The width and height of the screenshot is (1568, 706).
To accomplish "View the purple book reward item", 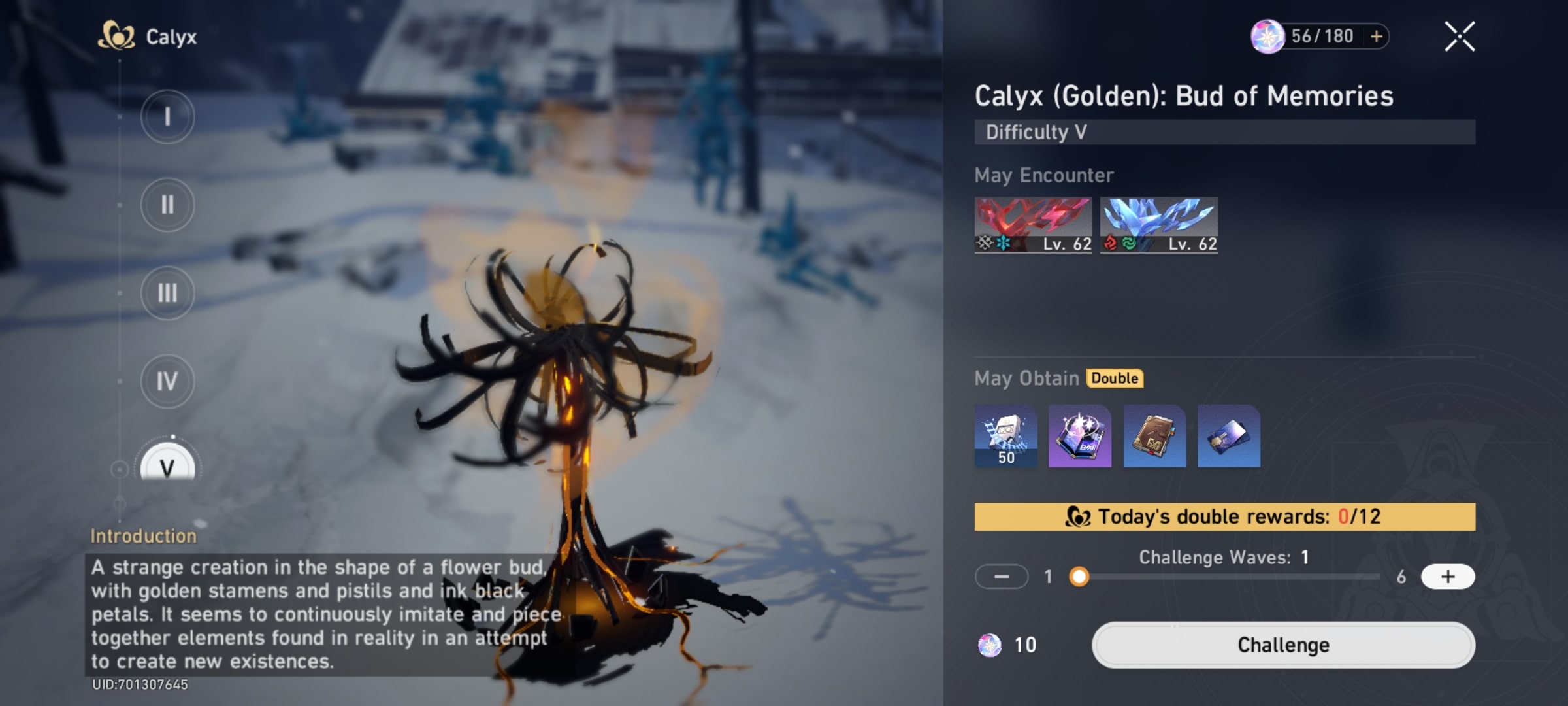I will 1080,435.
